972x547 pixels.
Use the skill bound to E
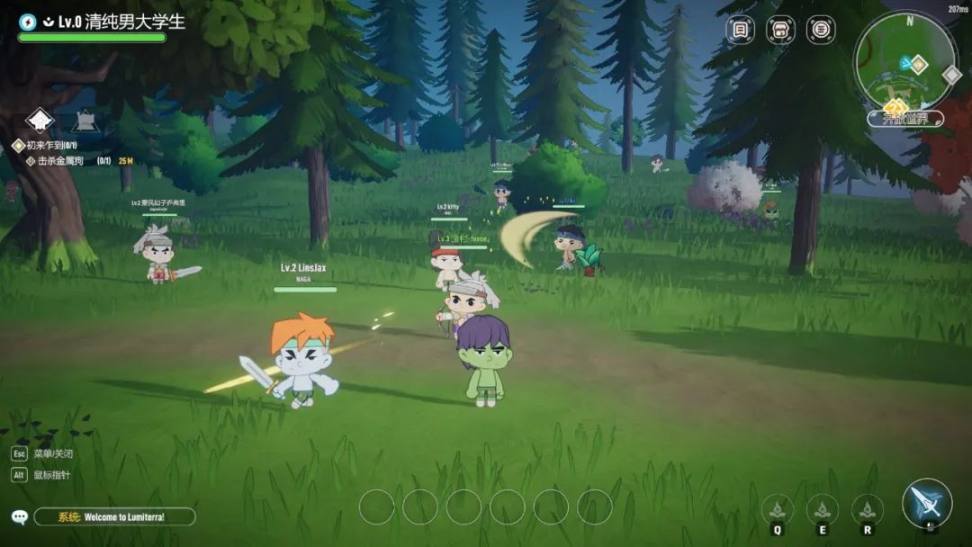tap(822, 510)
